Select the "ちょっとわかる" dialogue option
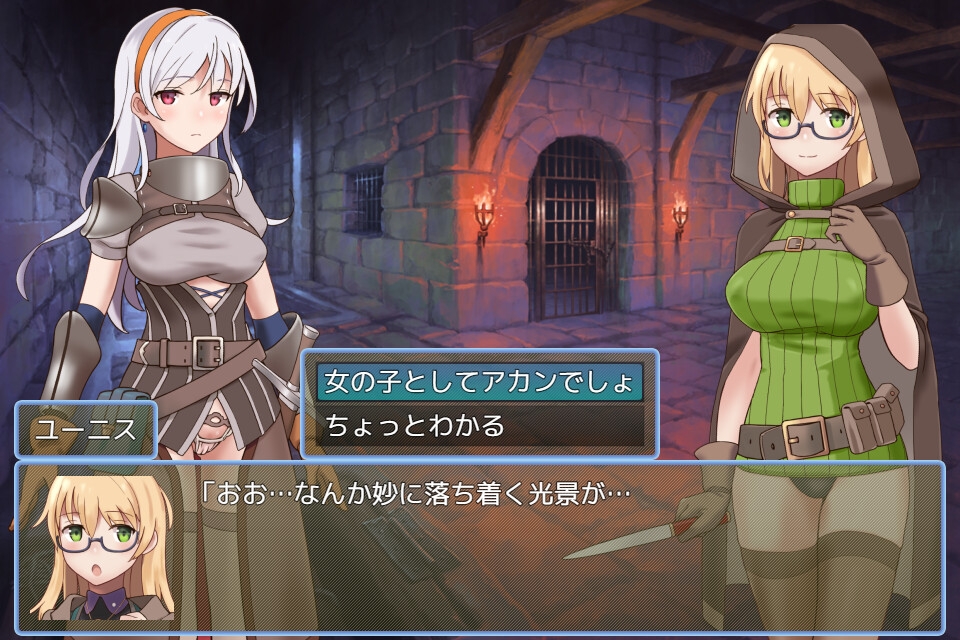 [479, 426]
